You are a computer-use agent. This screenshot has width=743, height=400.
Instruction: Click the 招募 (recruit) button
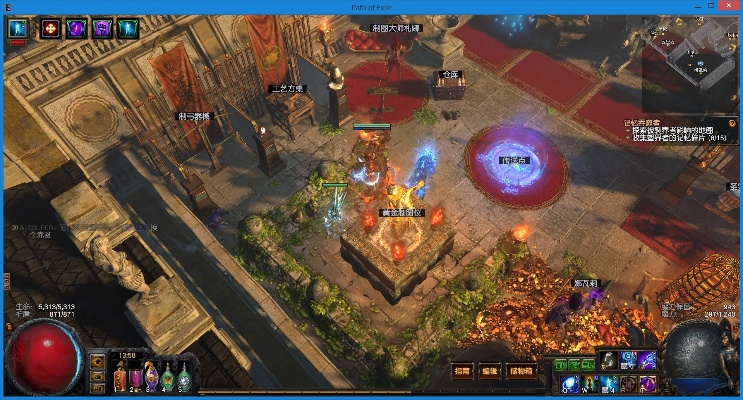[x=462, y=370]
